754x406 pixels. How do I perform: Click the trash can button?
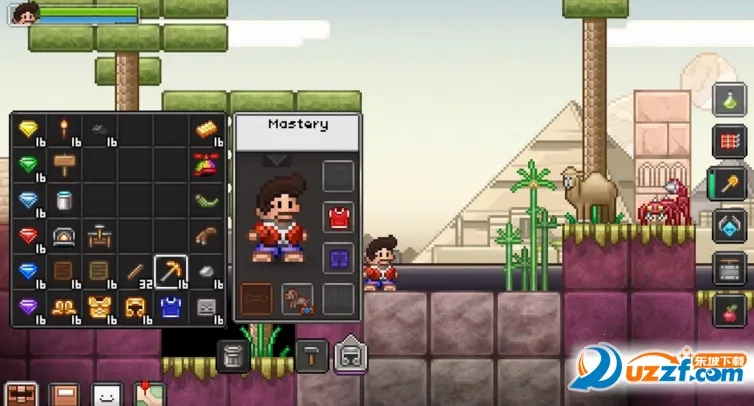(x=233, y=354)
